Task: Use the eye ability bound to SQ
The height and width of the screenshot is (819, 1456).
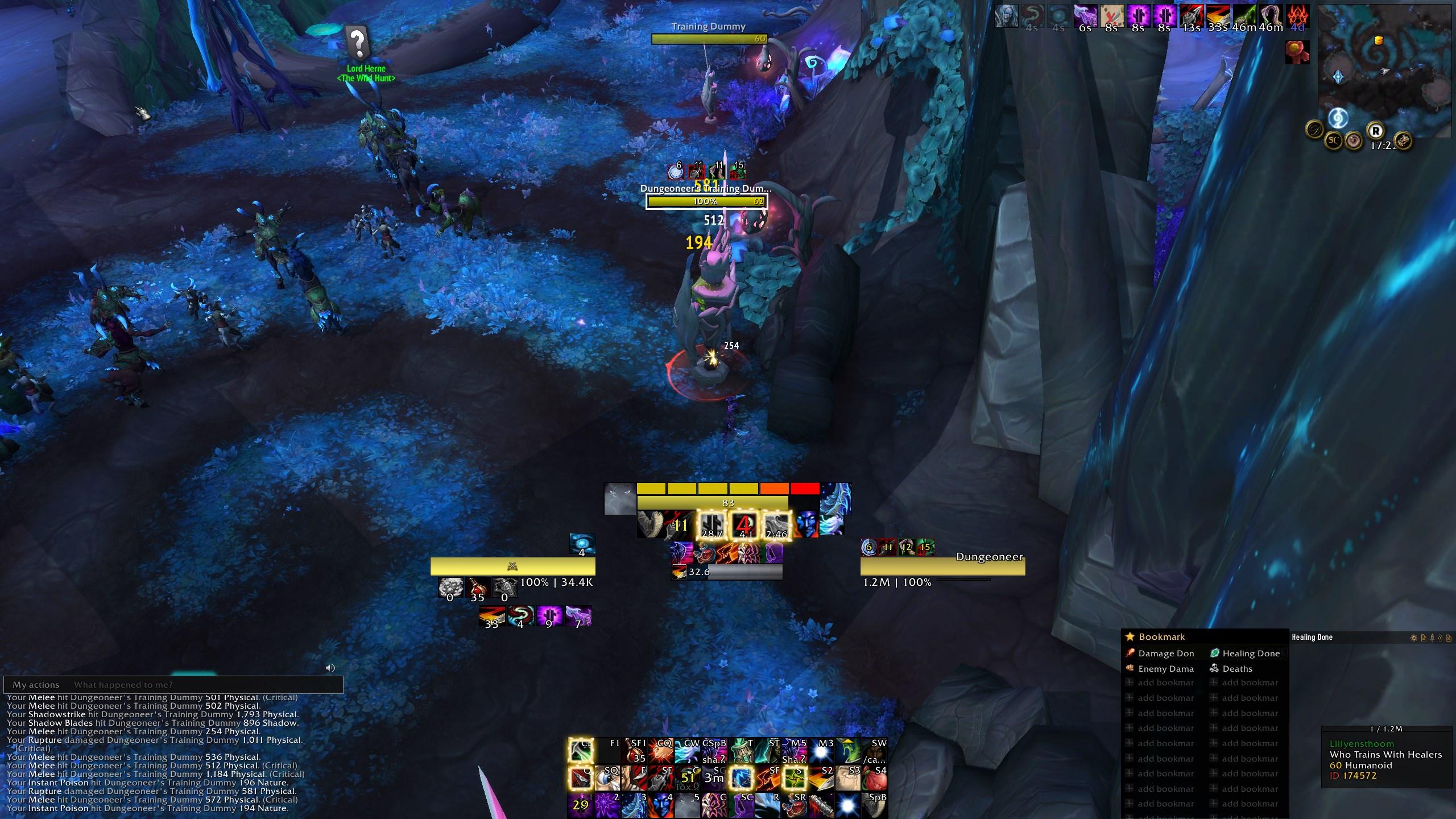Action: (607, 778)
